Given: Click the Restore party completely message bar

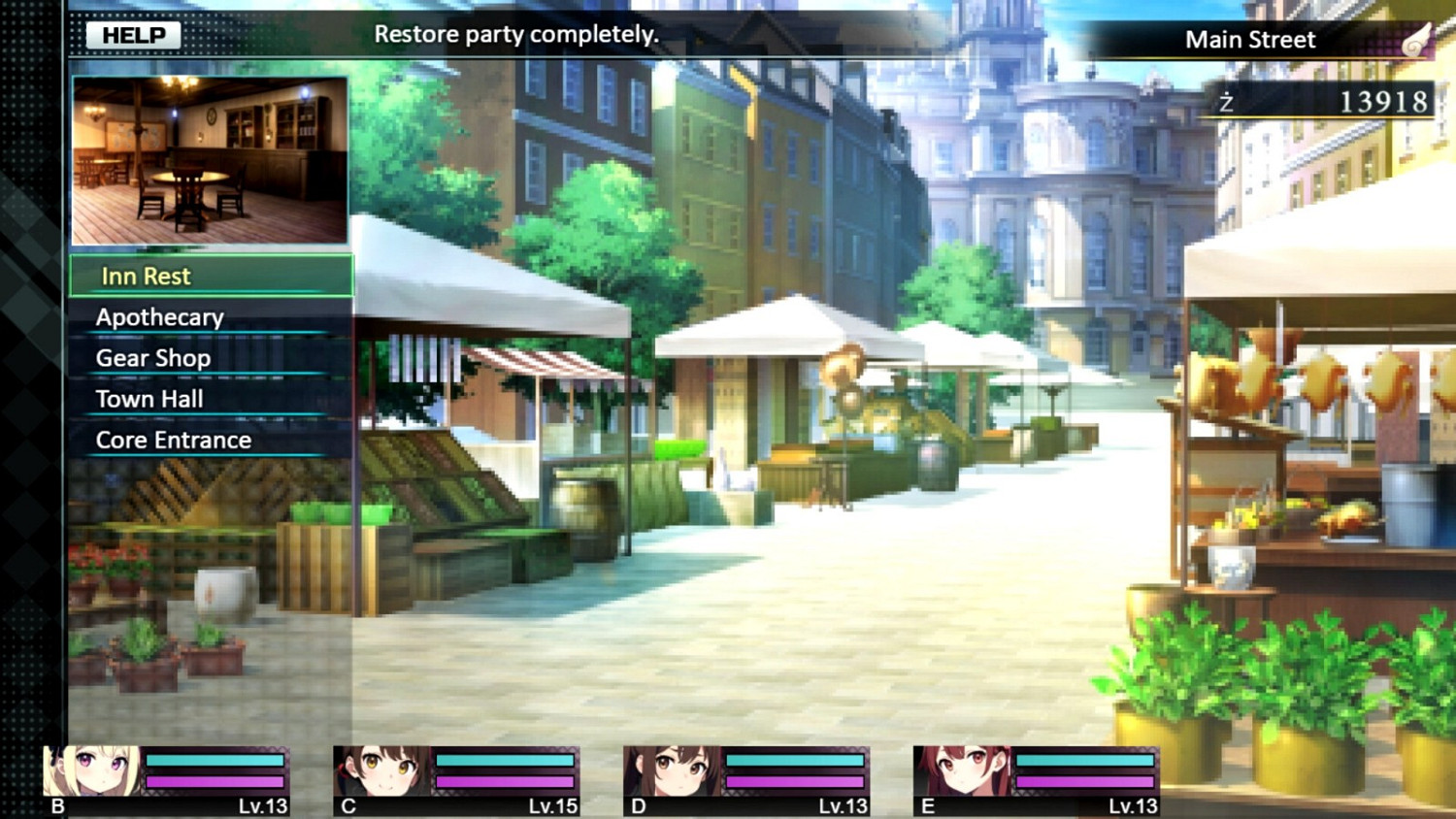Looking at the screenshot, I should pyautogui.click(x=517, y=34).
